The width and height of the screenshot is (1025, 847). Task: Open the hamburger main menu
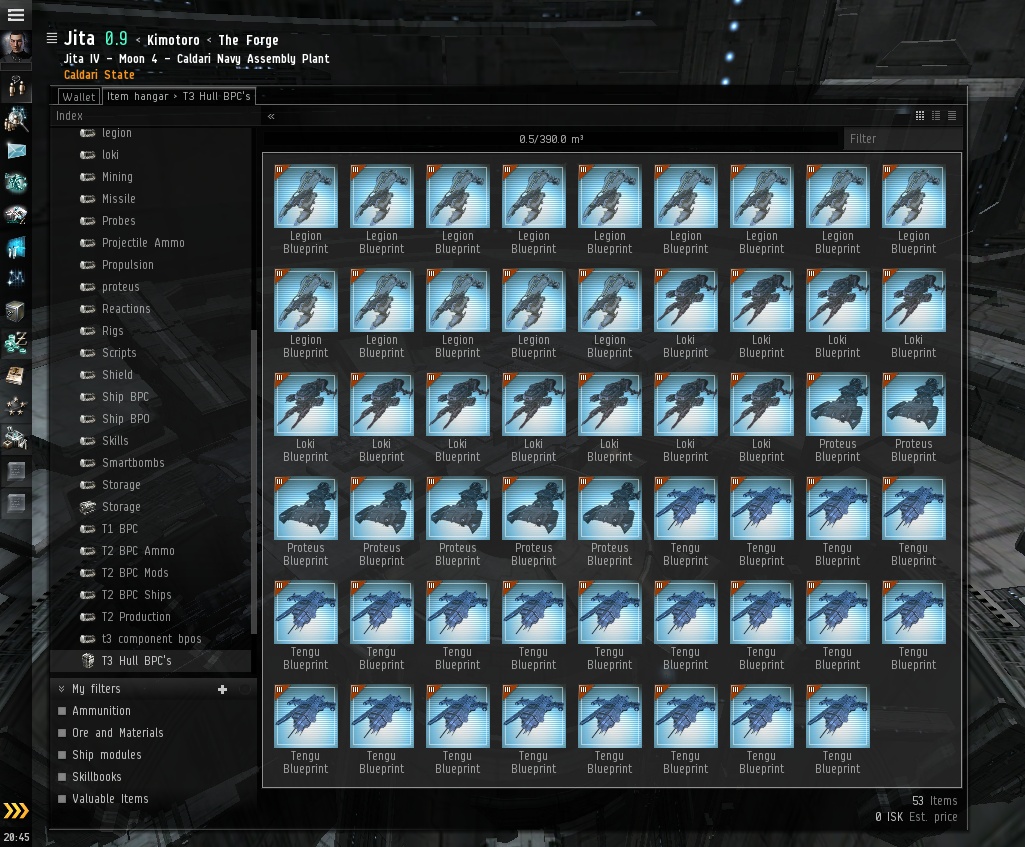pyautogui.click(x=16, y=15)
